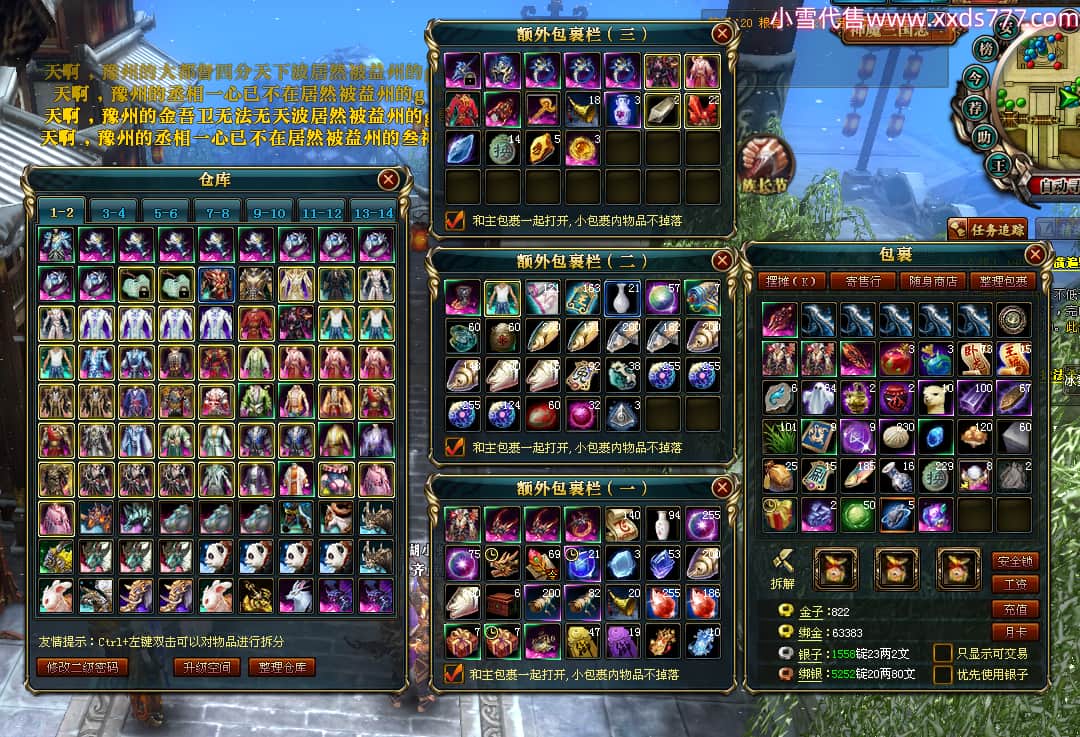
Task: Open warehouse tab 13-14
Action: click(374, 213)
